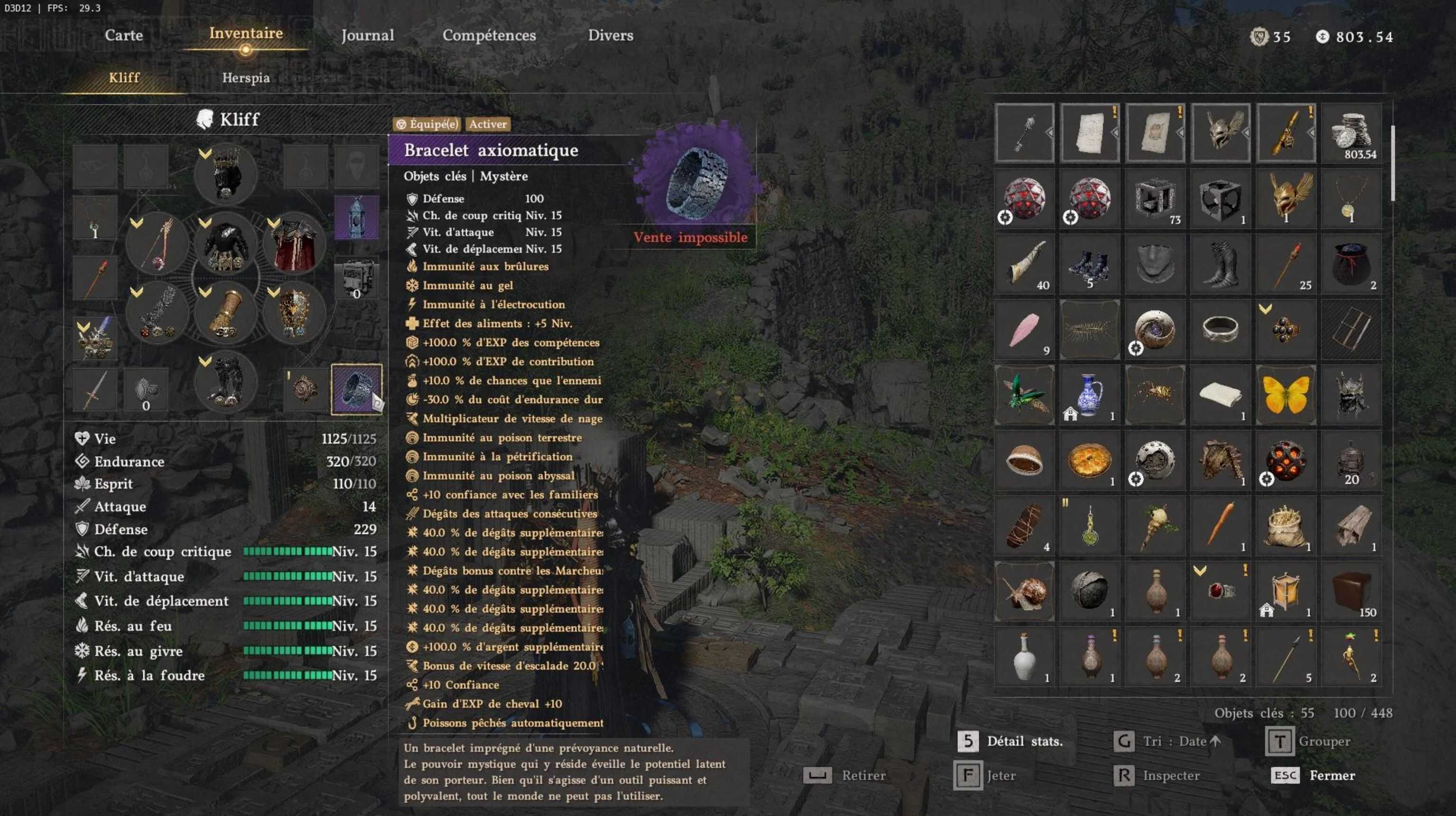Pick the blue porcelain vase item
The width and height of the screenshot is (1456, 816).
click(x=1089, y=395)
